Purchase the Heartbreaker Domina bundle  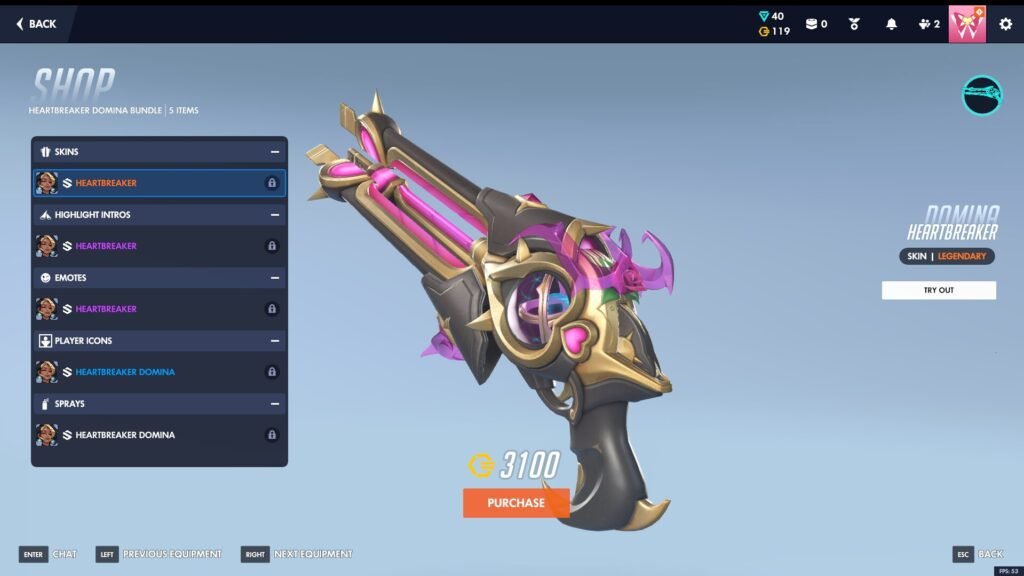pos(516,503)
